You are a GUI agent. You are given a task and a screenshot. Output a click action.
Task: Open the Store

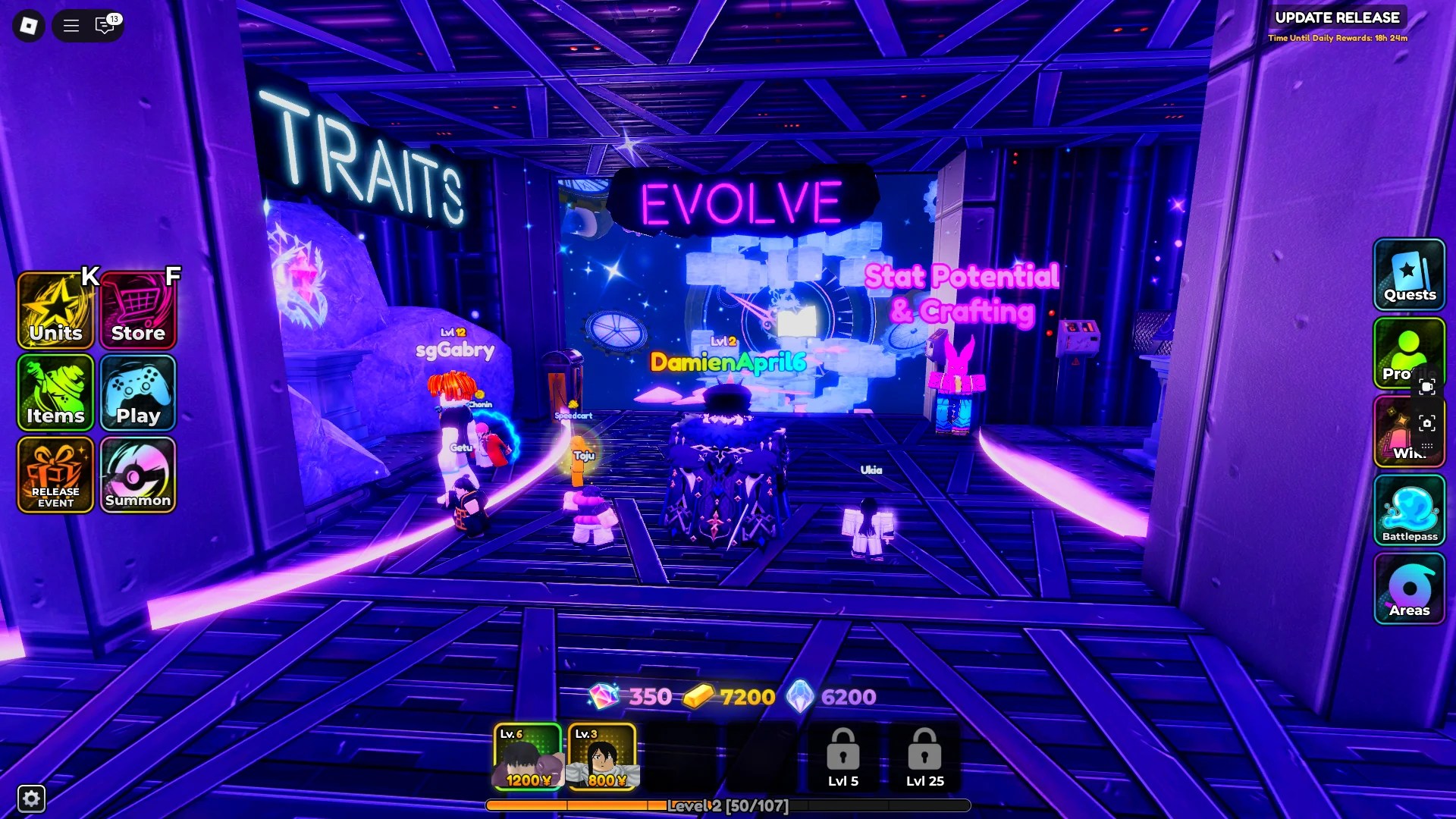pos(138,311)
